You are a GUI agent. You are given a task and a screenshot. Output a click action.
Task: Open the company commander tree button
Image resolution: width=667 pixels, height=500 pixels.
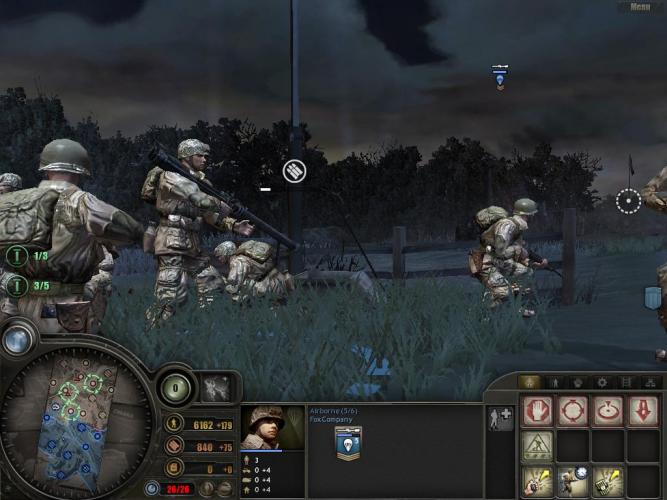click(217, 388)
